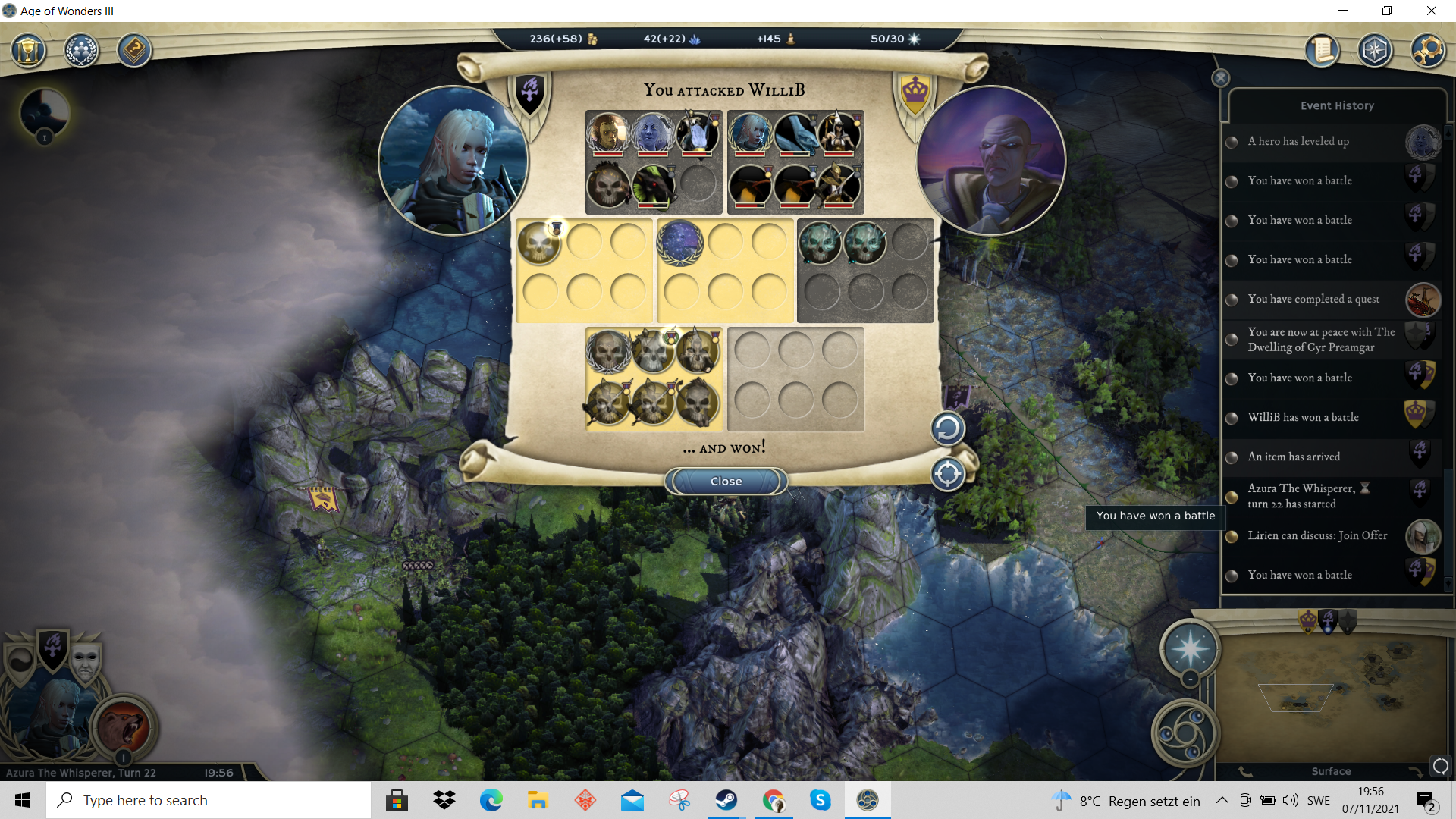The width and height of the screenshot is (1456, 819).
Task: Open 'A hero has leveled up' event
Action: click(1298, 141)
